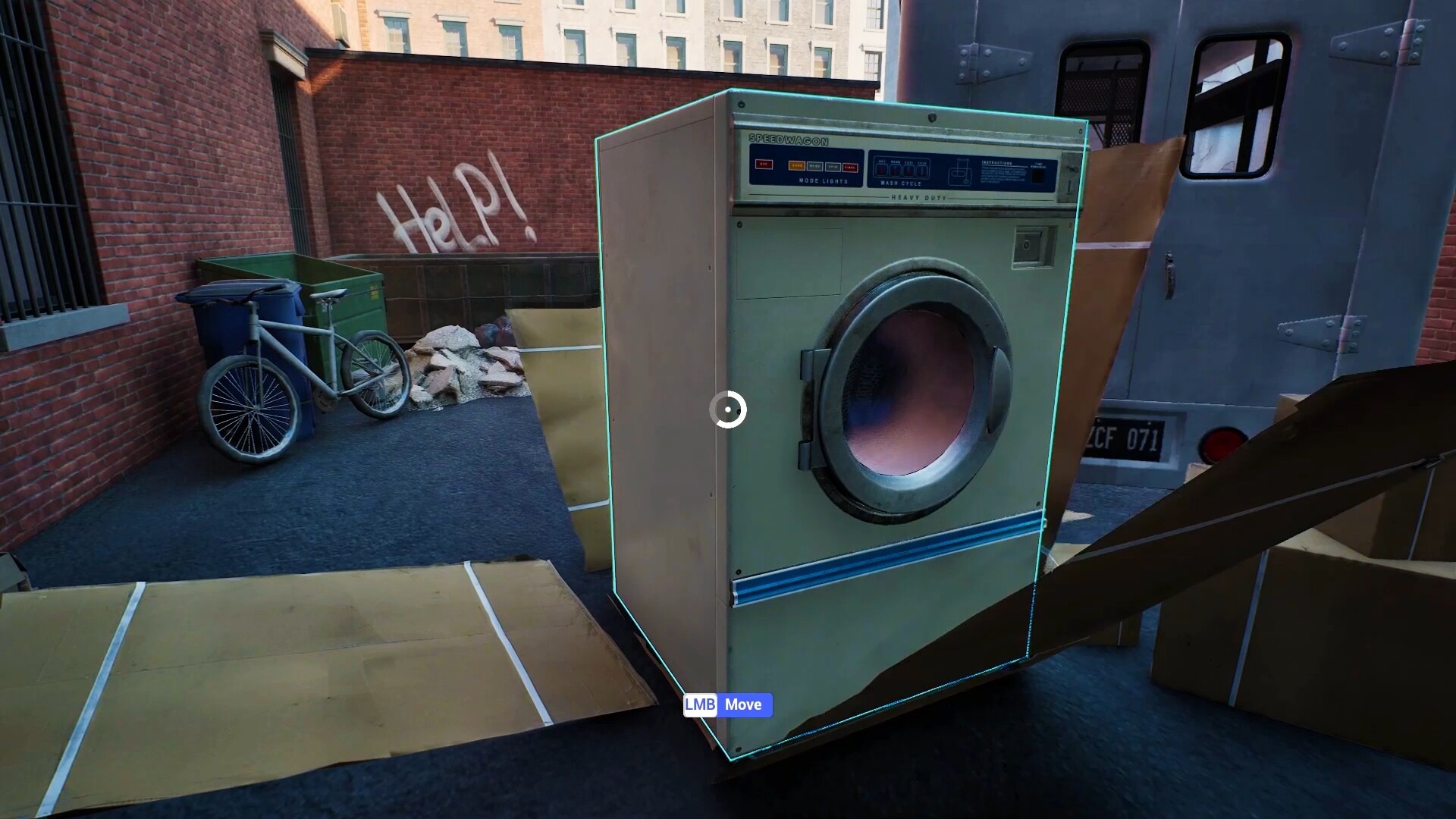Click the MODE LIGHTS panel section
Viewport: 1456px width, 819px height.
coord(823,181)
